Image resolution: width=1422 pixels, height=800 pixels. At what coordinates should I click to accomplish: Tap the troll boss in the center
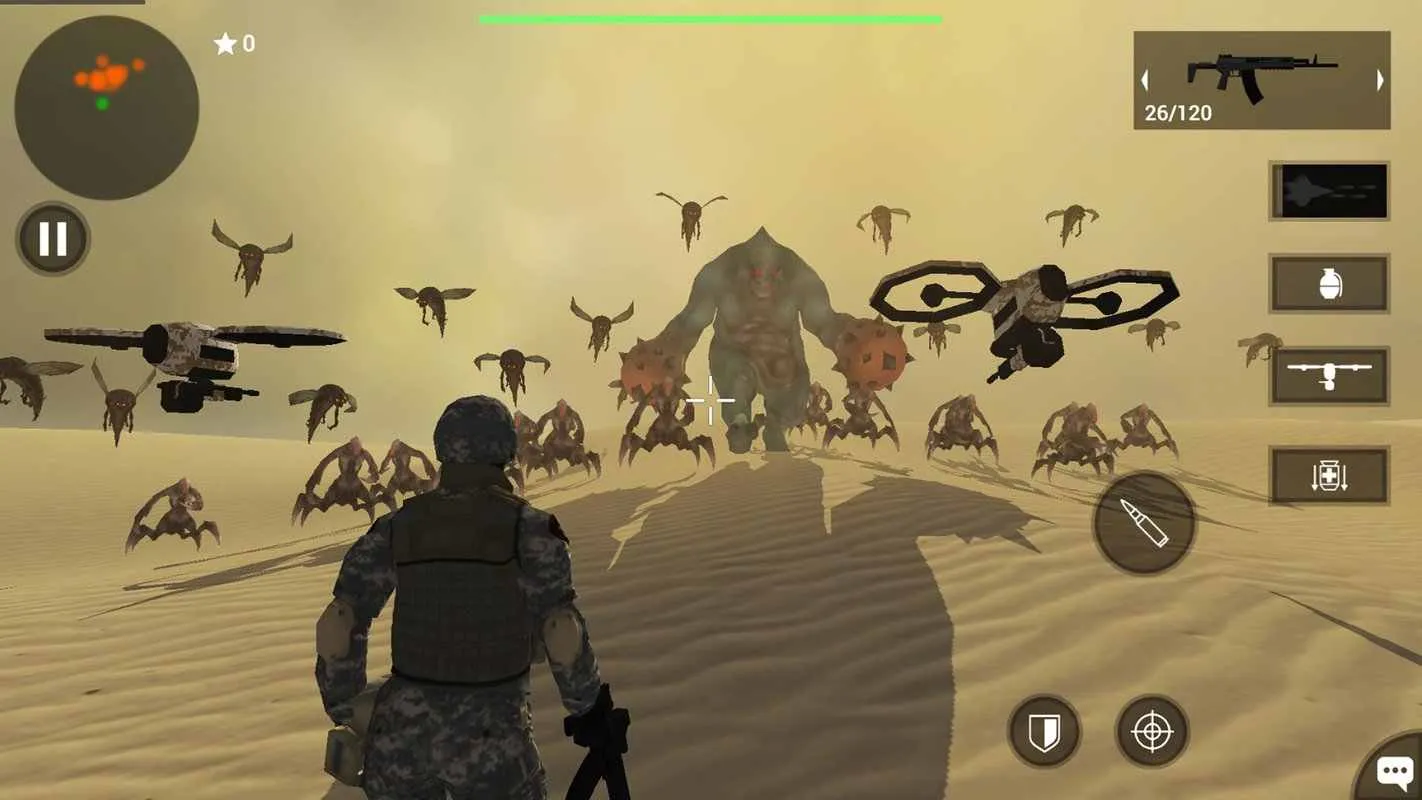tap(760, 330)
